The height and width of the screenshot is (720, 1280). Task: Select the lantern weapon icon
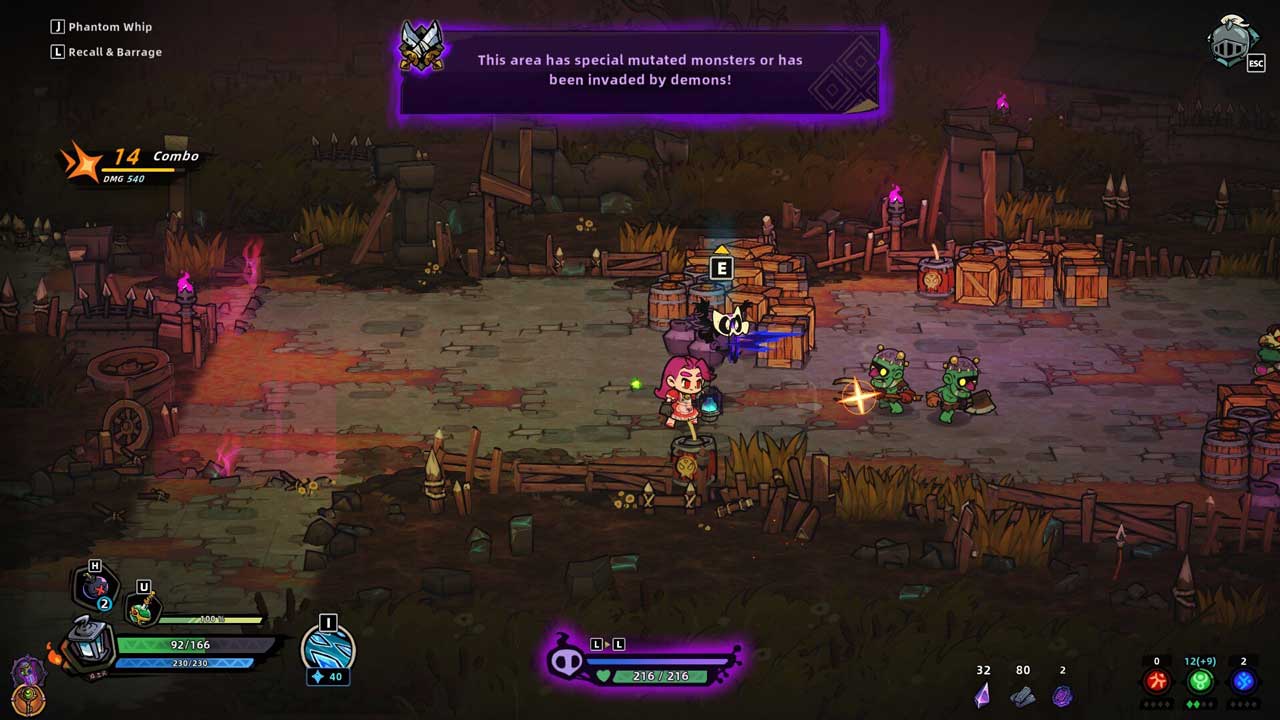(89, 643)
